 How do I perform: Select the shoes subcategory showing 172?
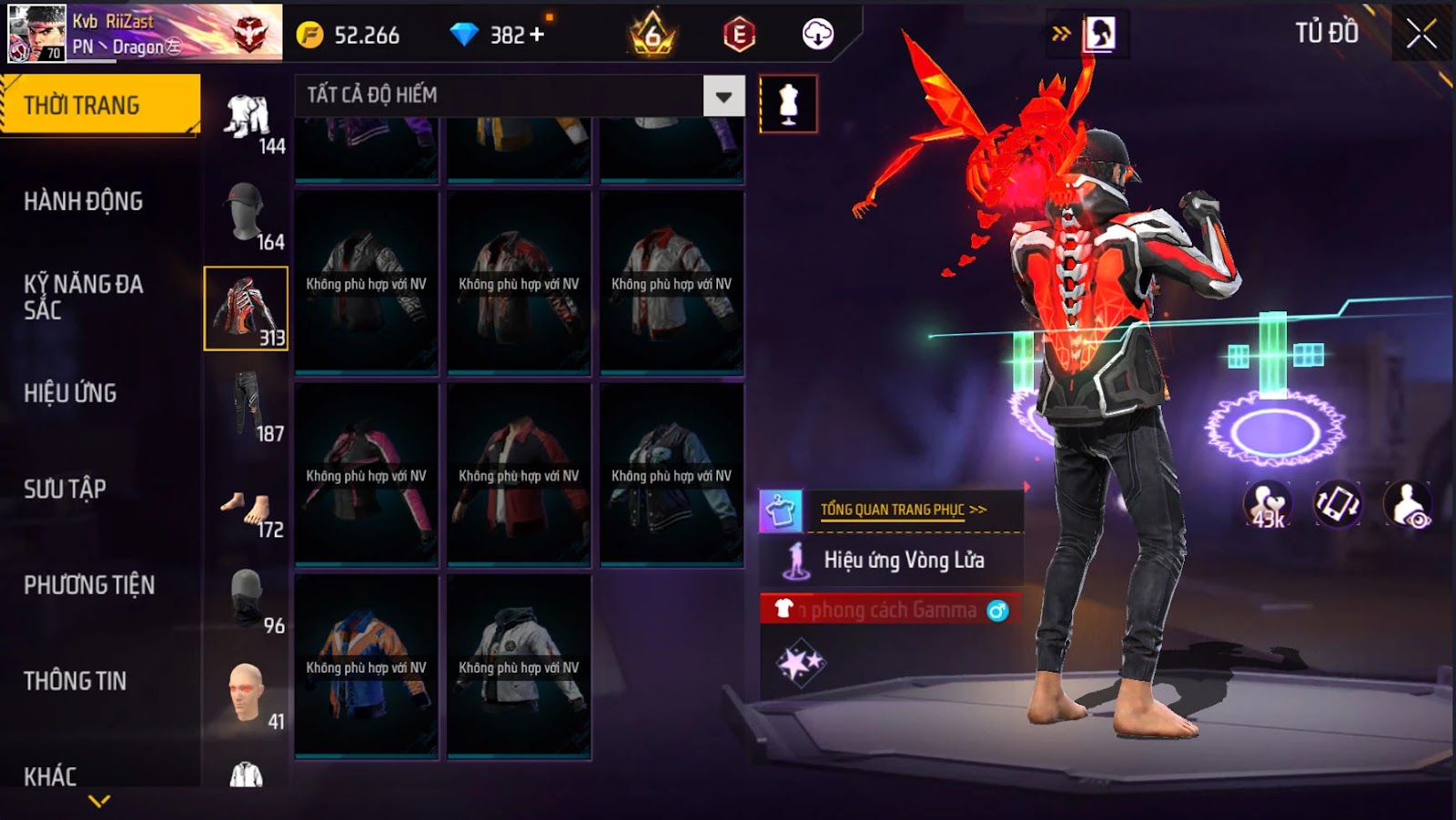pyautogui.click(x=247, y=510)
